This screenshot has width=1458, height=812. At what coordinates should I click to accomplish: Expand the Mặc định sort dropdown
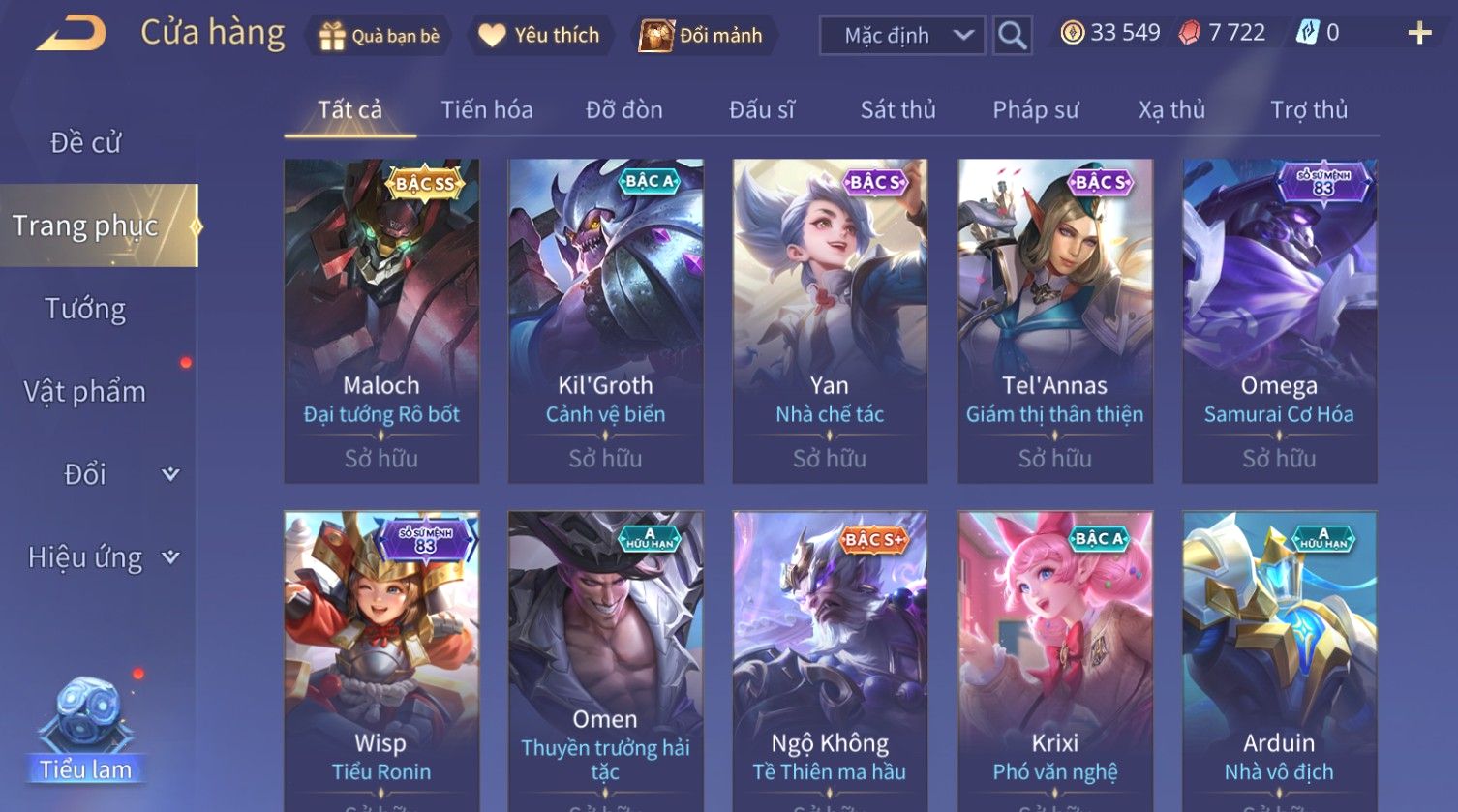[901, 36]
